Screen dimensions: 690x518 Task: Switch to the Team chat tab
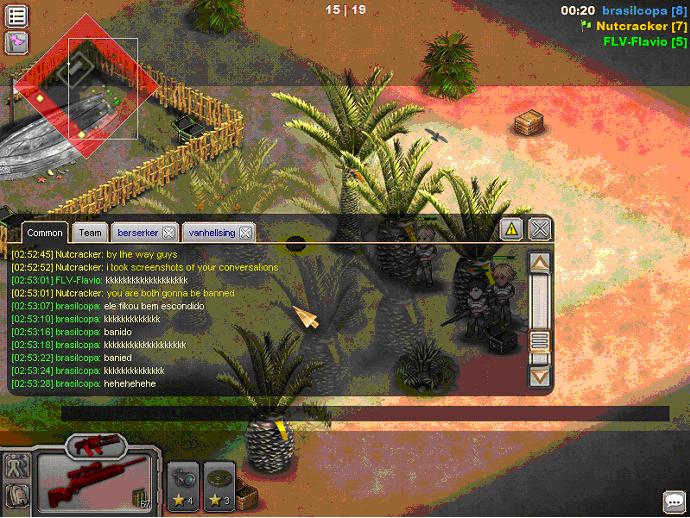coord(90,232)
